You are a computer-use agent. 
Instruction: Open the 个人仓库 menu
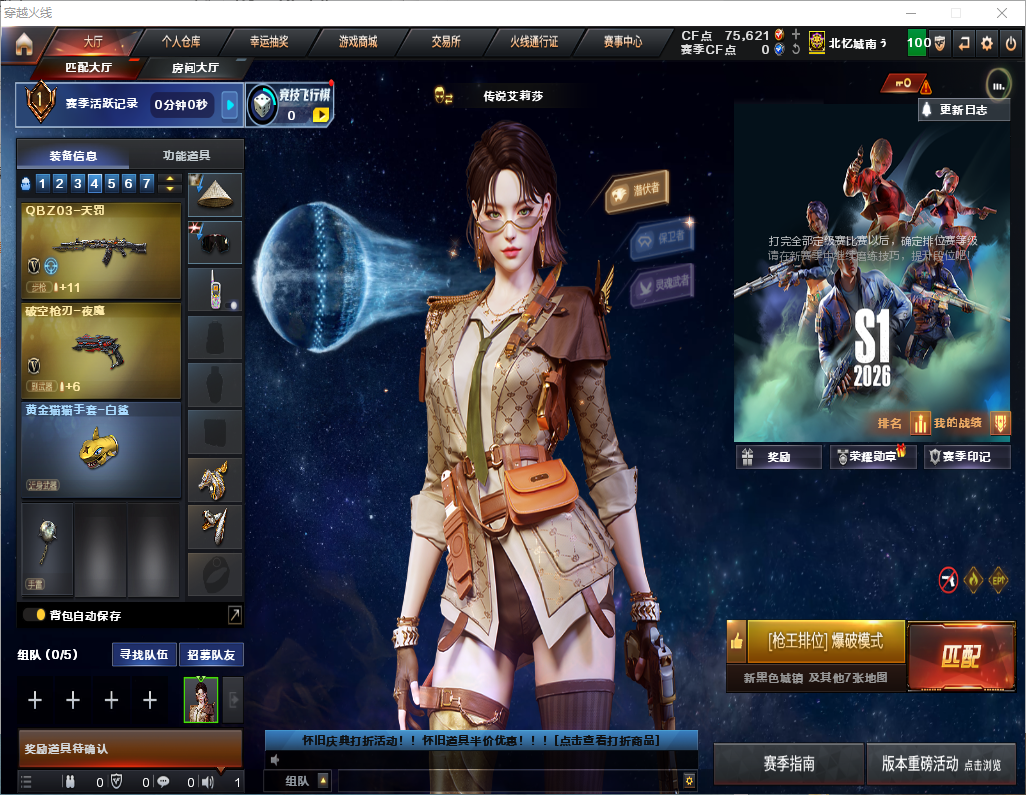click(x=181, y=42)
